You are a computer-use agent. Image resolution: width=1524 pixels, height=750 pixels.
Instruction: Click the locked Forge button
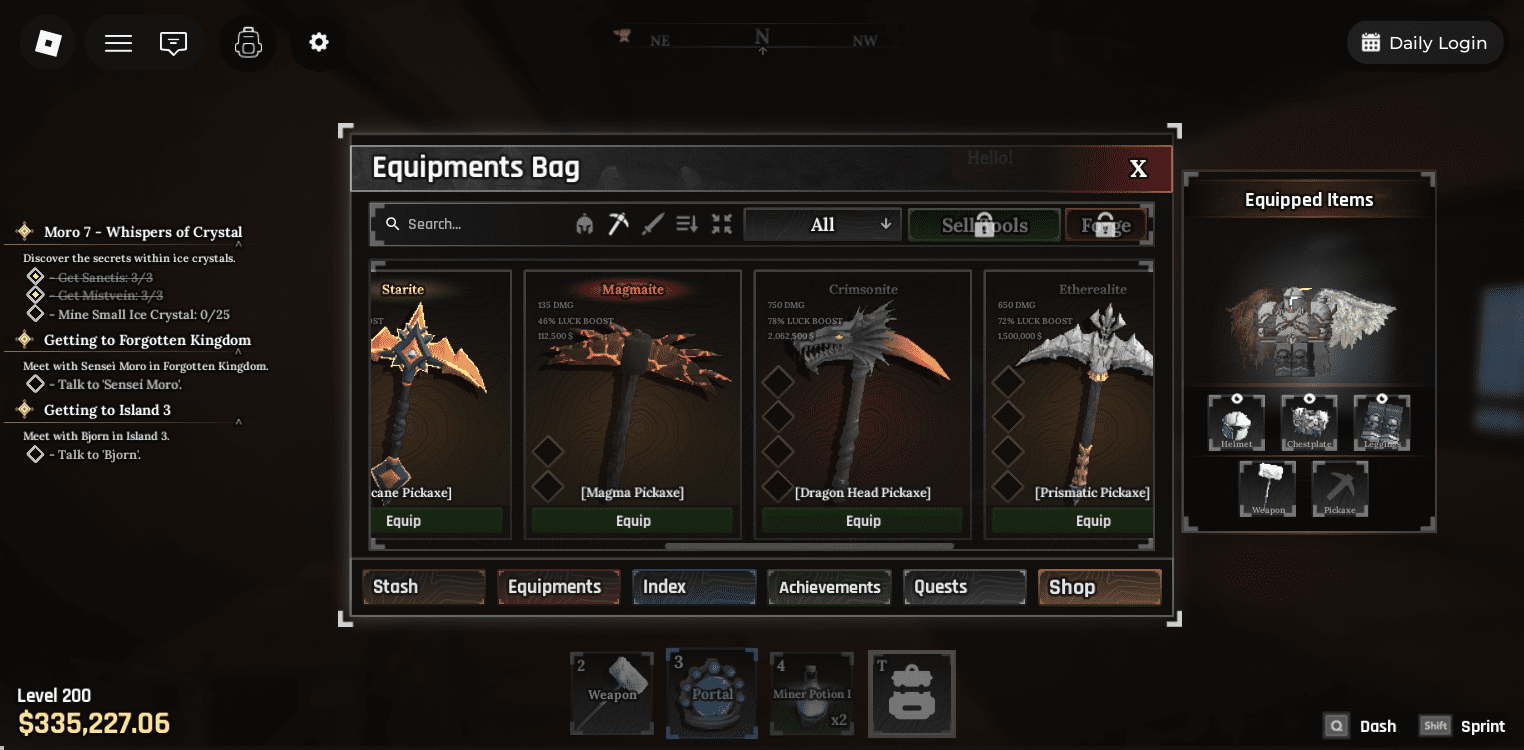[x=1104, y=224]
